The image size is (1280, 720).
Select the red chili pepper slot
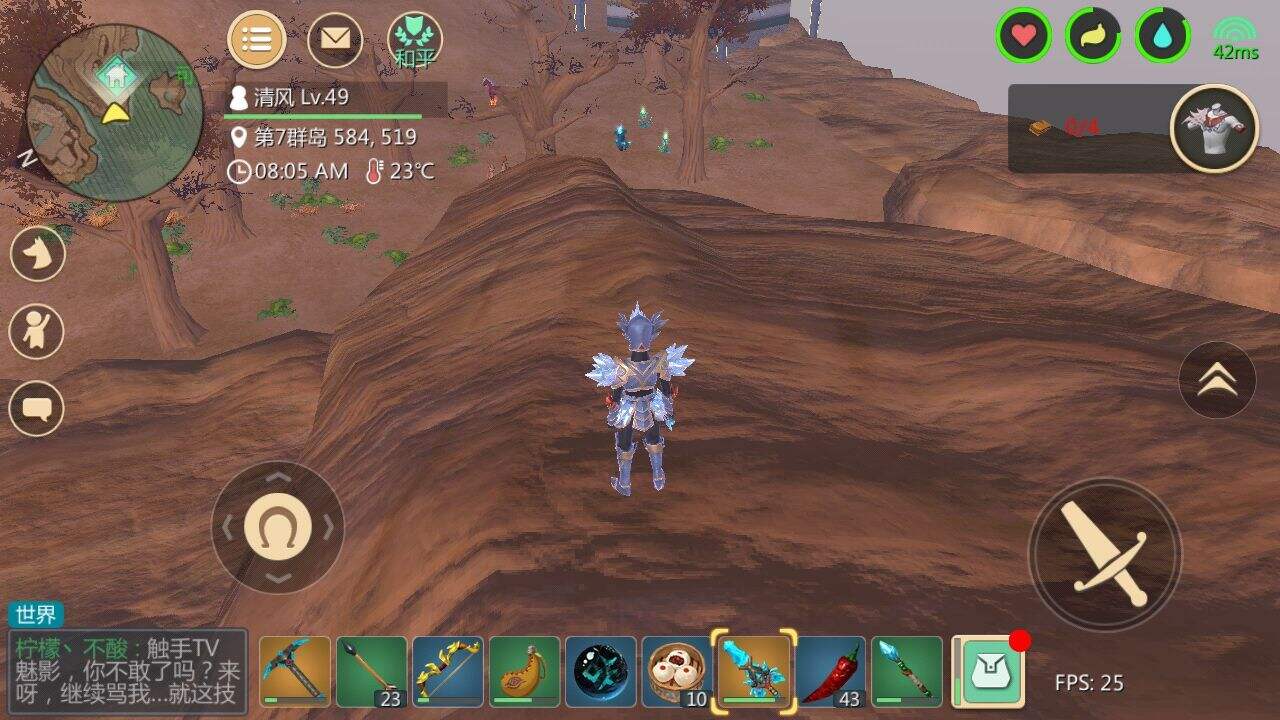click(x=831, y=671)
